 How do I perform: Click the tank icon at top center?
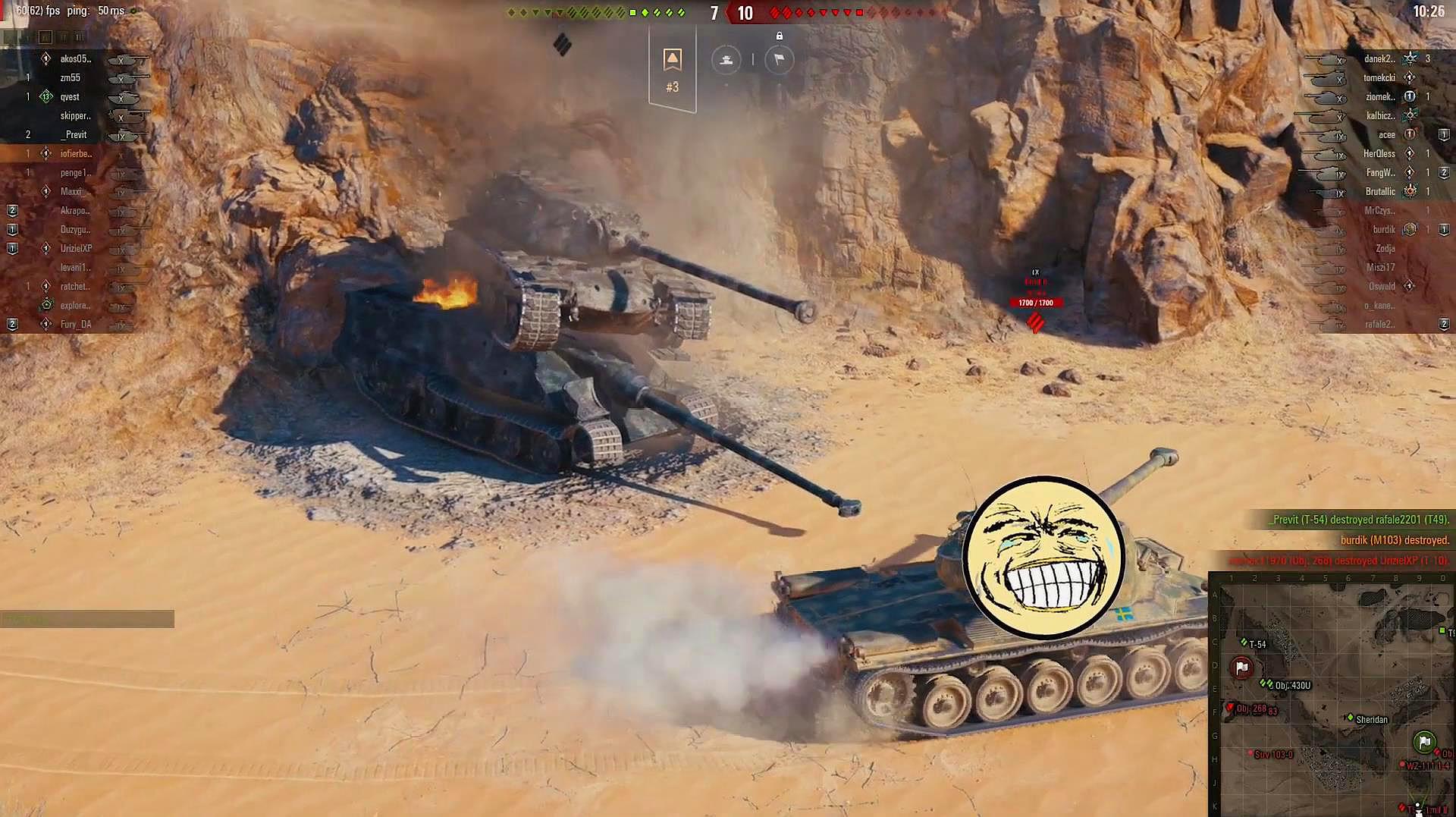click(726, 60)
